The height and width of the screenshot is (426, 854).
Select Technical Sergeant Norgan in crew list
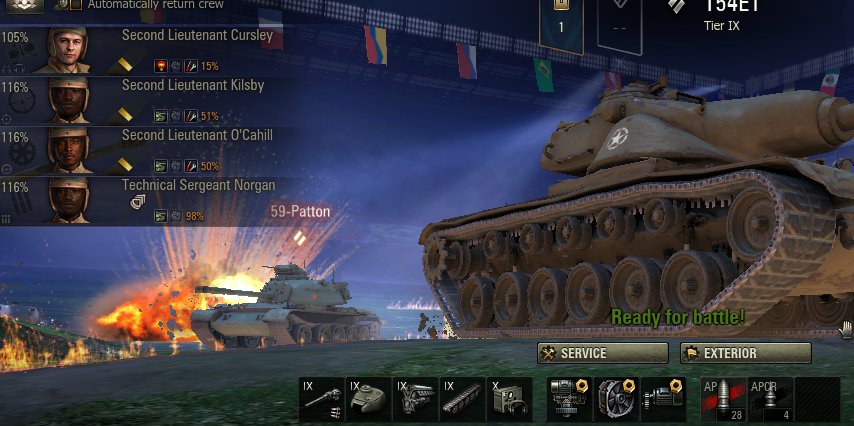pyautogui.click(x=150, y=201)
